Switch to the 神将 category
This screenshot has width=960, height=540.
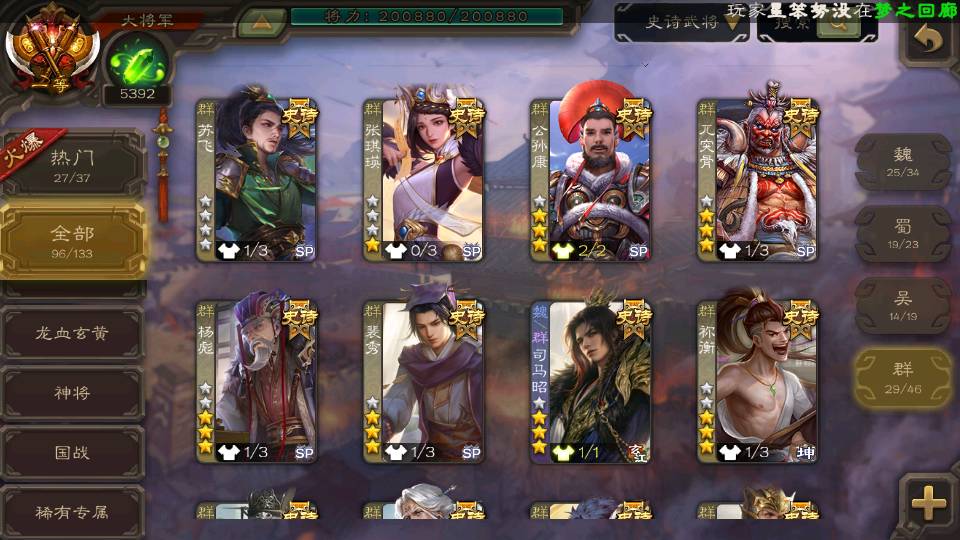[x=72, y=393]
